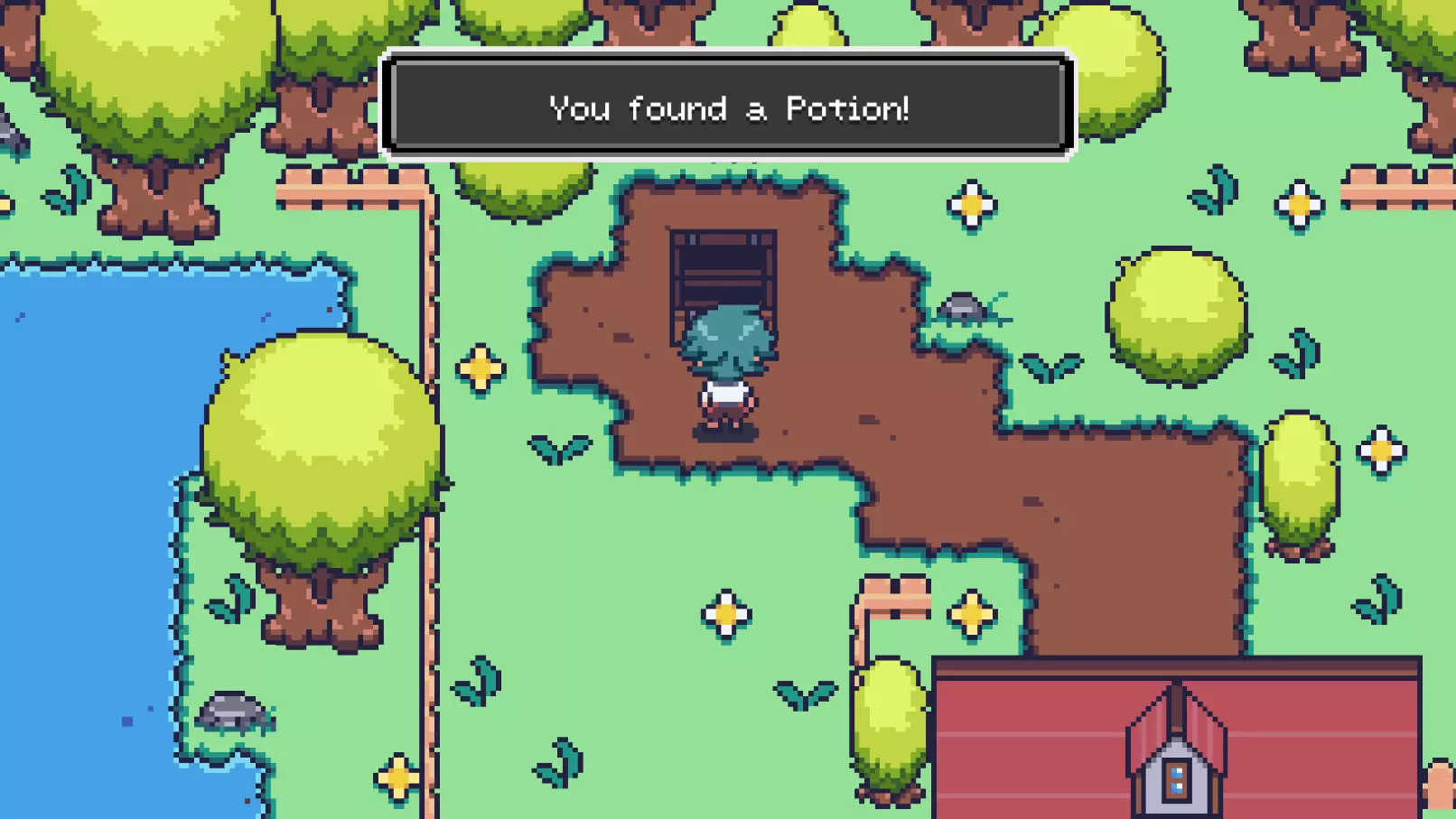Click the white flower top right
This screenshot has width=1456, height=819.
click(x=1298, y=206)
